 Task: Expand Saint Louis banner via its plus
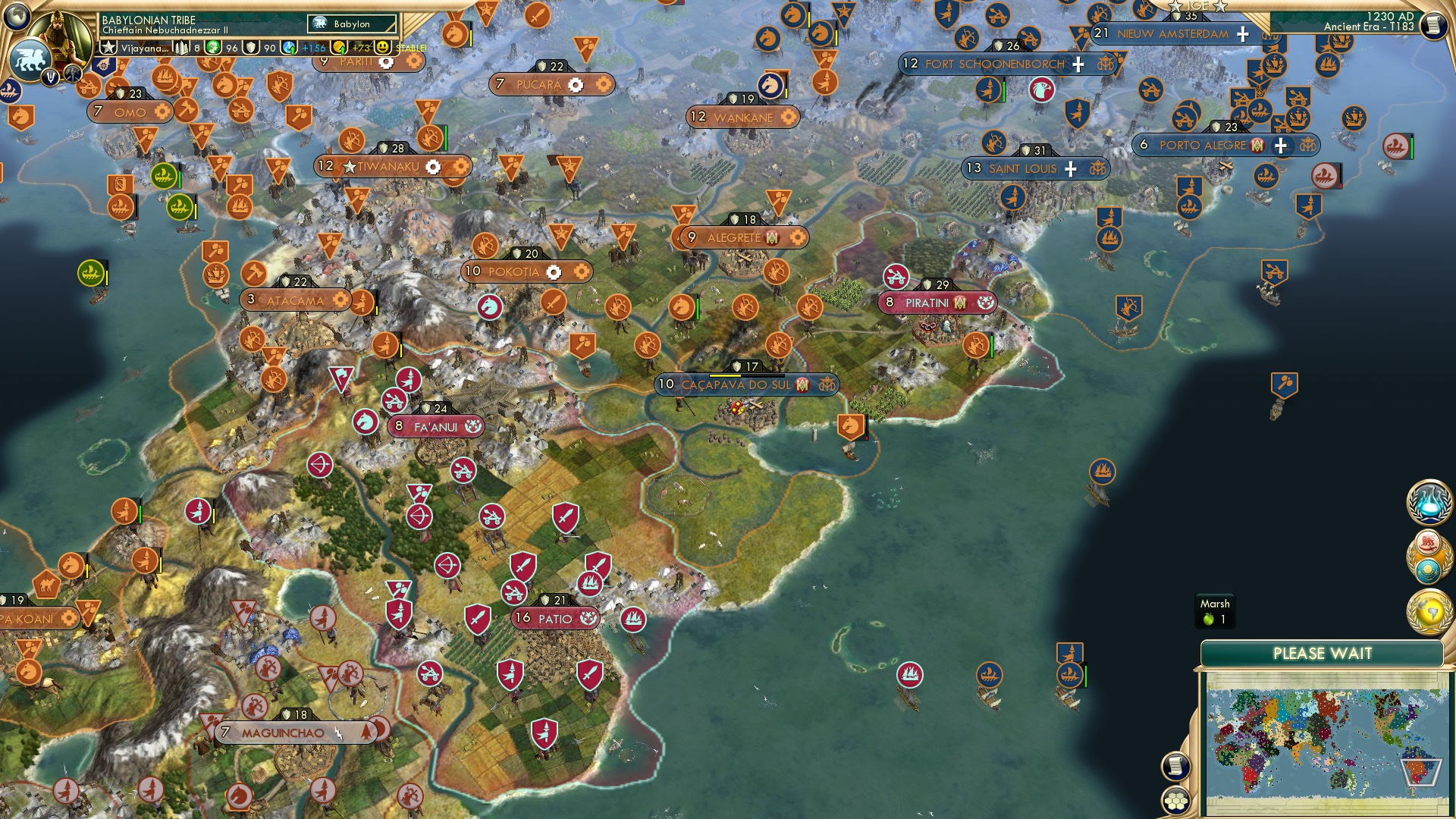[1070, 169]
